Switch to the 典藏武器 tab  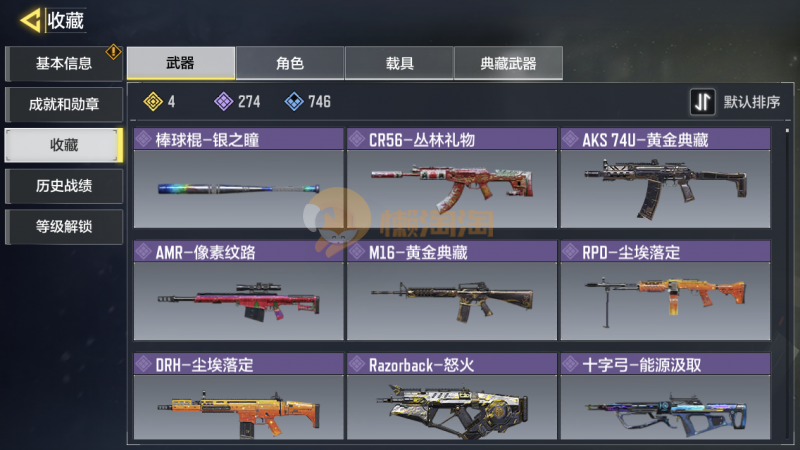508,63
